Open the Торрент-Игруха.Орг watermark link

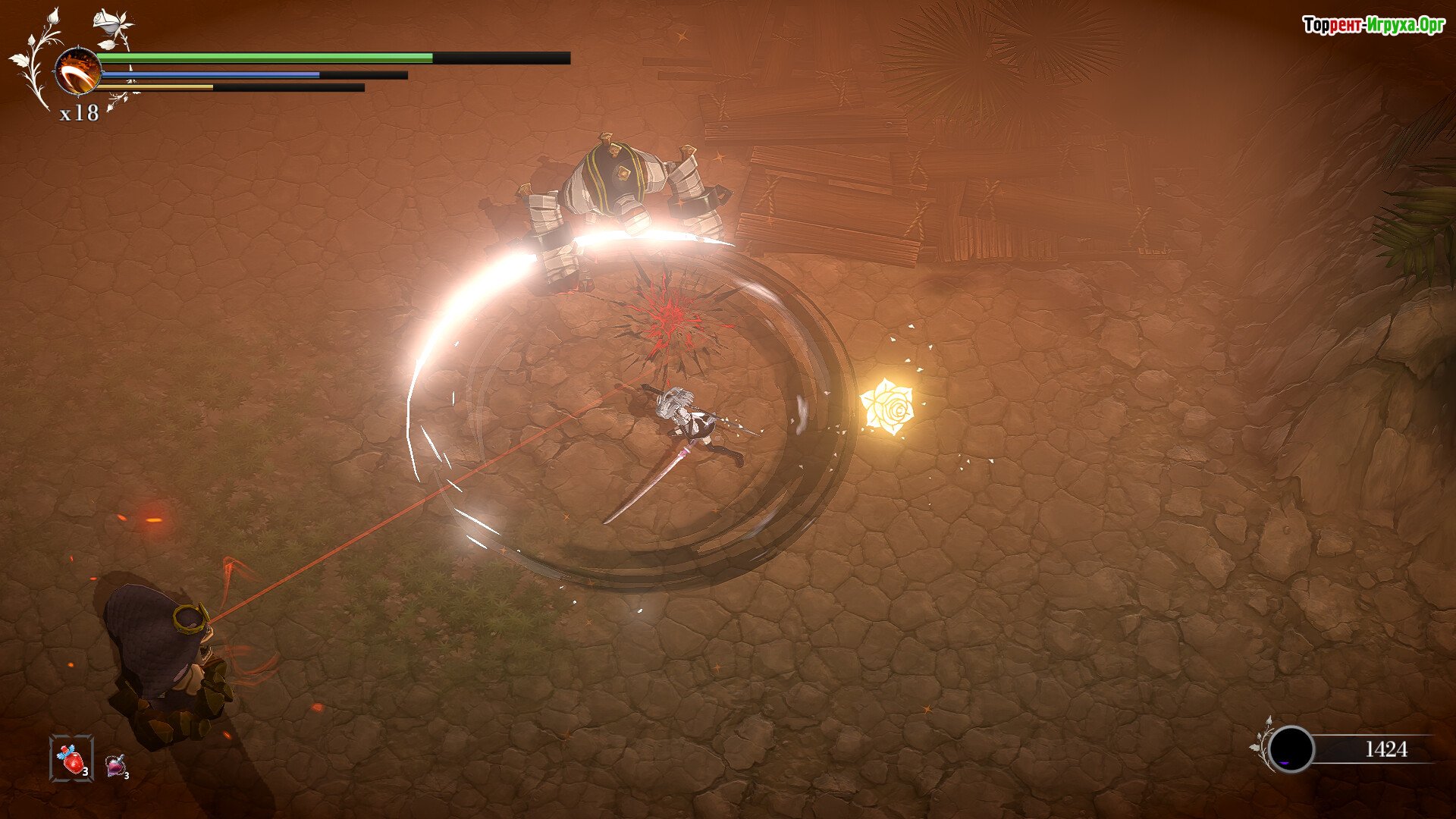(1373, 25)
